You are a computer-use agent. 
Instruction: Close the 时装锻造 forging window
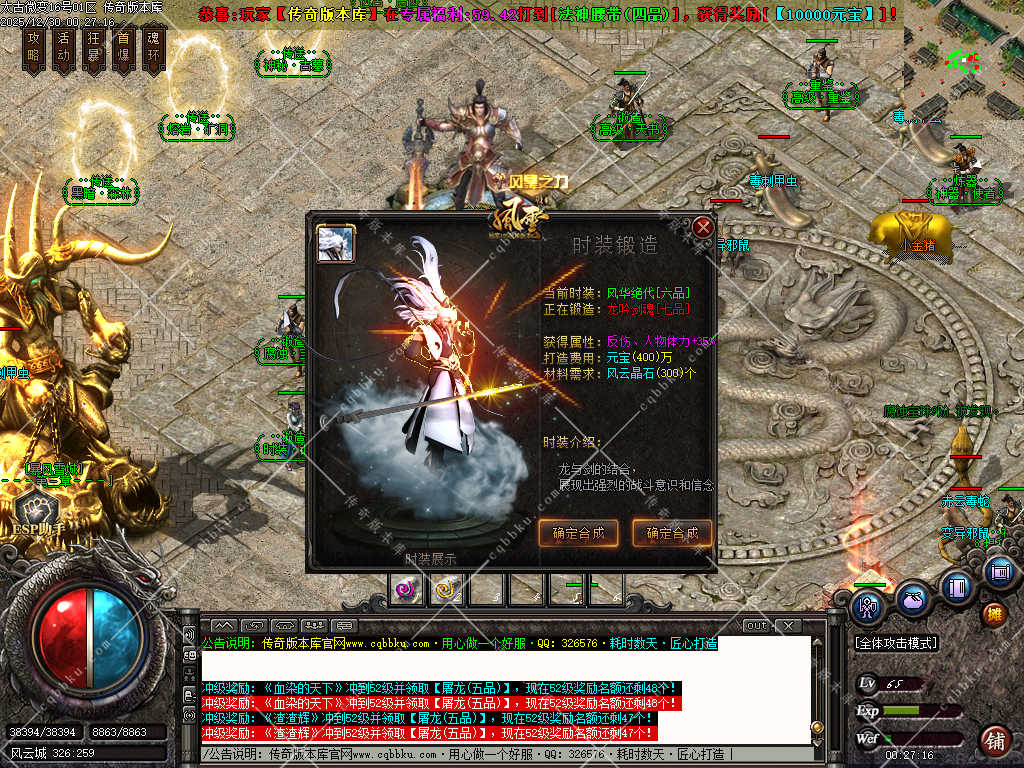coord(703,227)
